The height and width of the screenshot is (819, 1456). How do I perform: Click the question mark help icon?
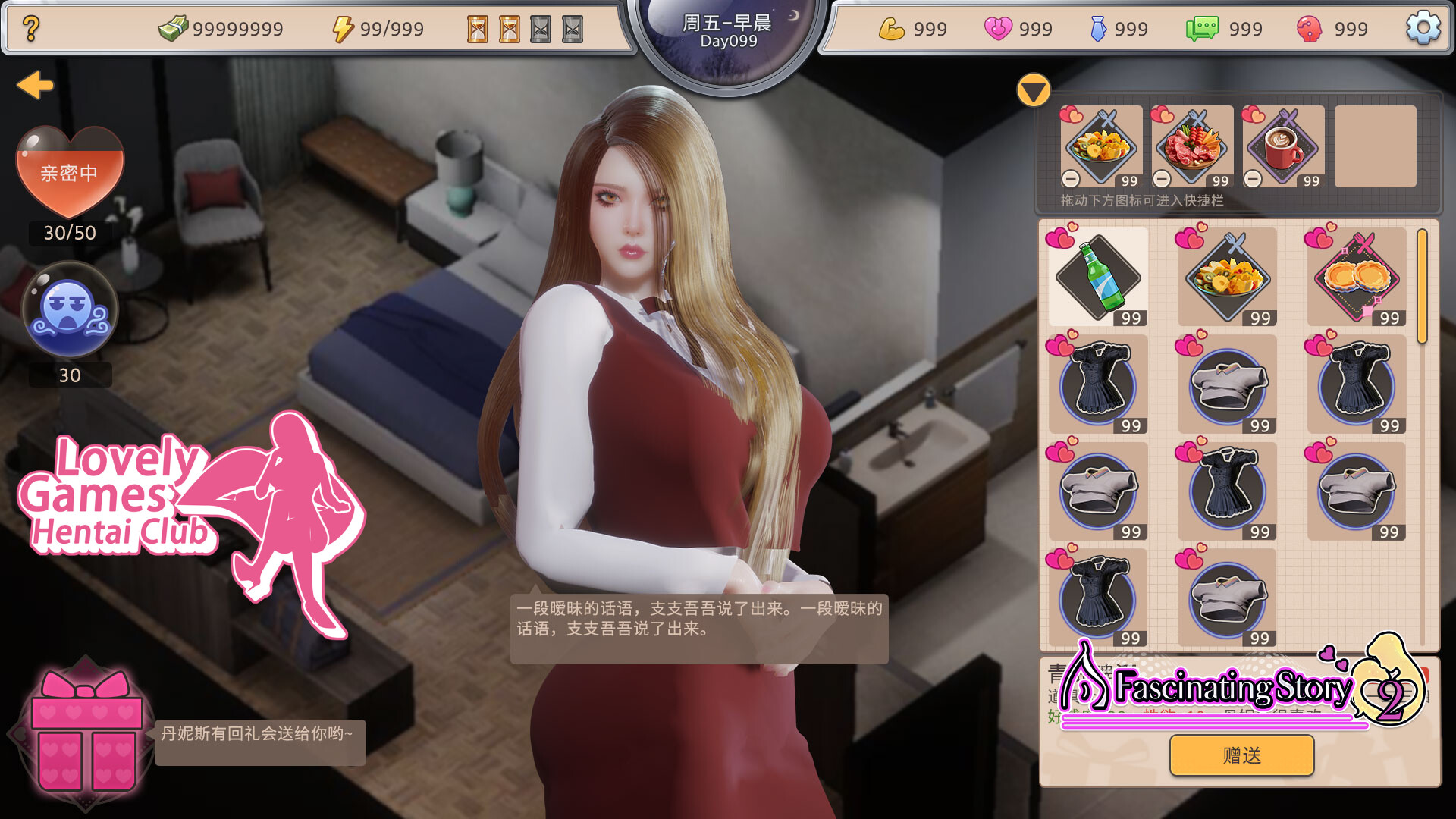coord(30,28)
